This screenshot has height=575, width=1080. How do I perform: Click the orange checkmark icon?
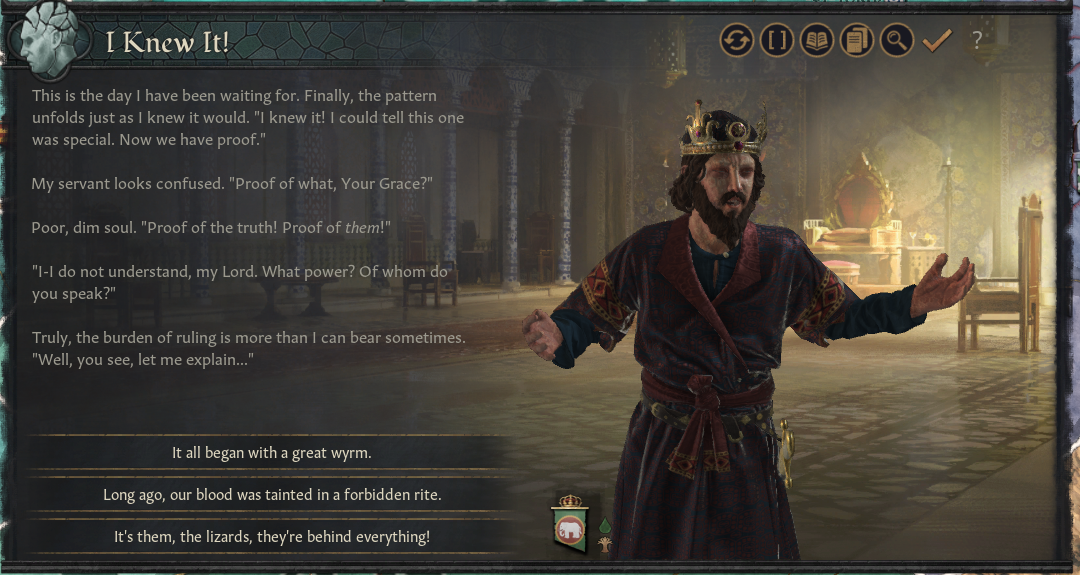pyautogui.click(x=936, y=41)
